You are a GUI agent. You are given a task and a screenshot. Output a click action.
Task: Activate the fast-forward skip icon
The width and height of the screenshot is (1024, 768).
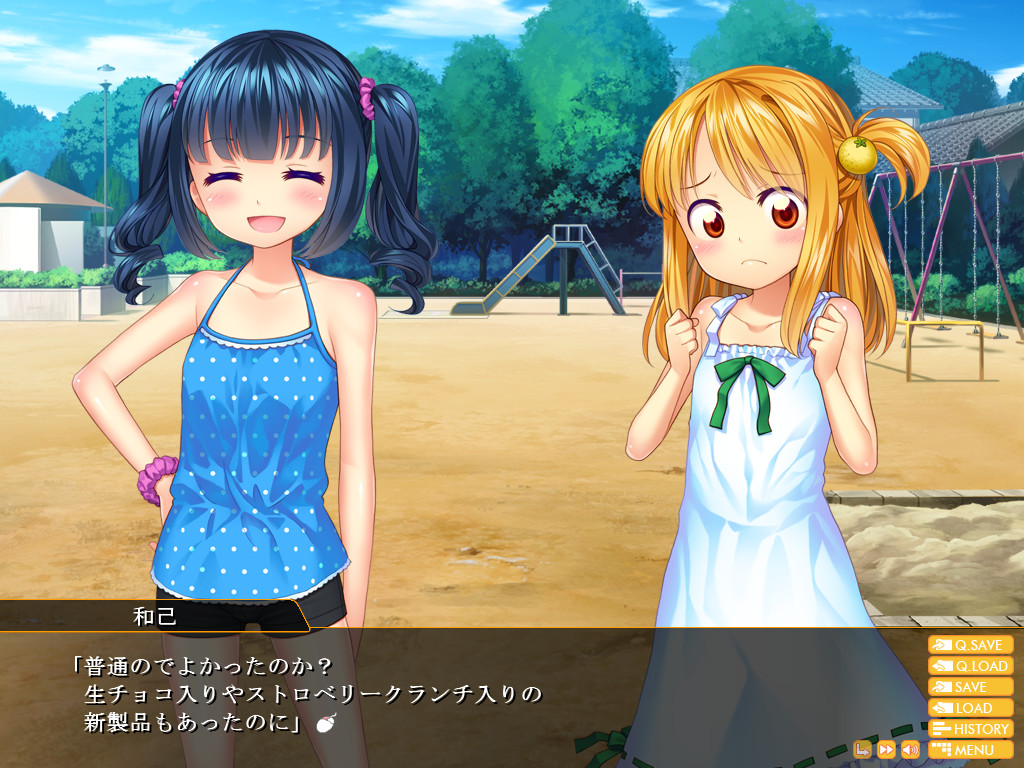[x=886, y=749]
